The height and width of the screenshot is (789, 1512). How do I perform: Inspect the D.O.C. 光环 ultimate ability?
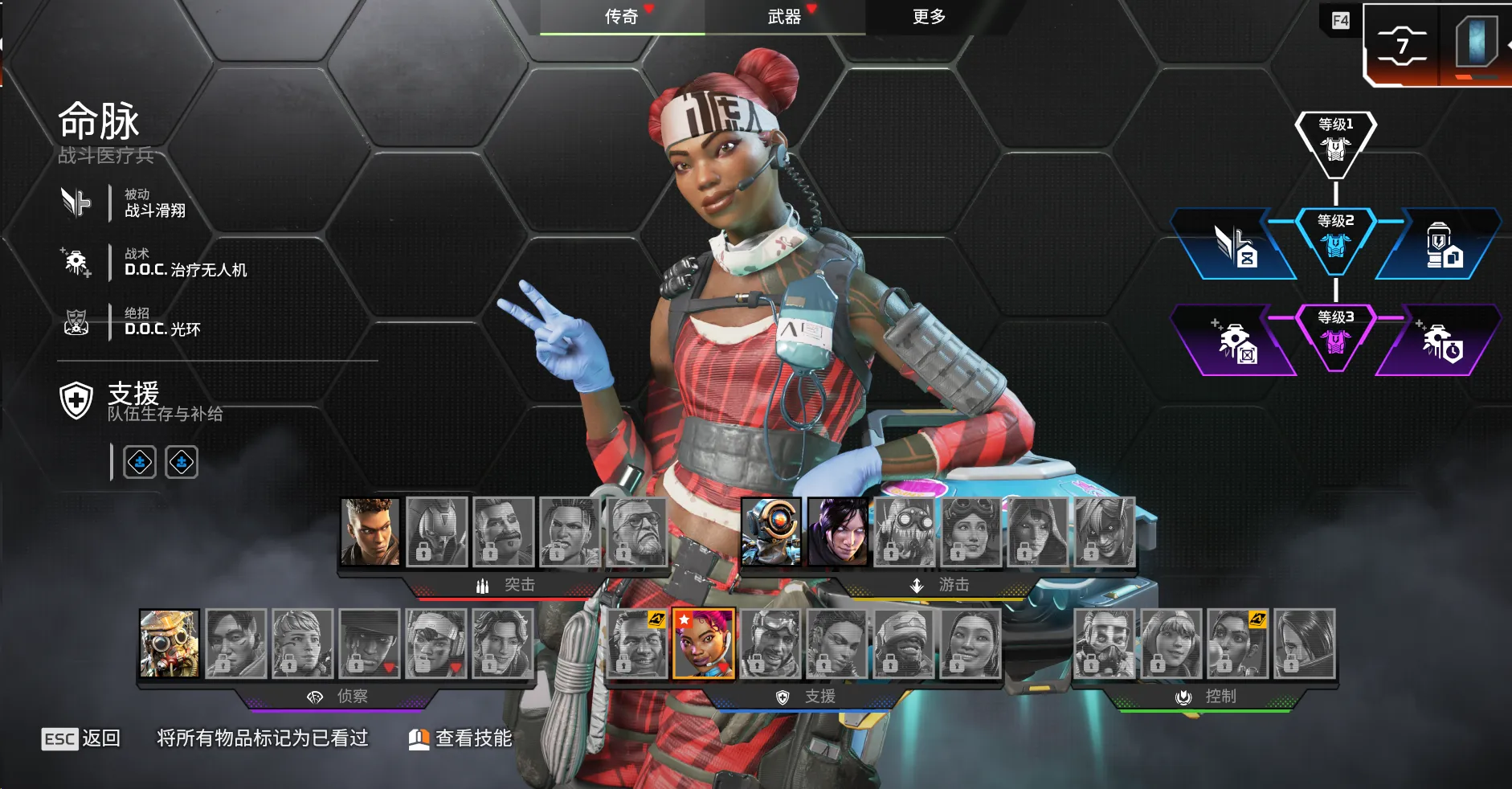pyautogui.click(x=162, y=322)
